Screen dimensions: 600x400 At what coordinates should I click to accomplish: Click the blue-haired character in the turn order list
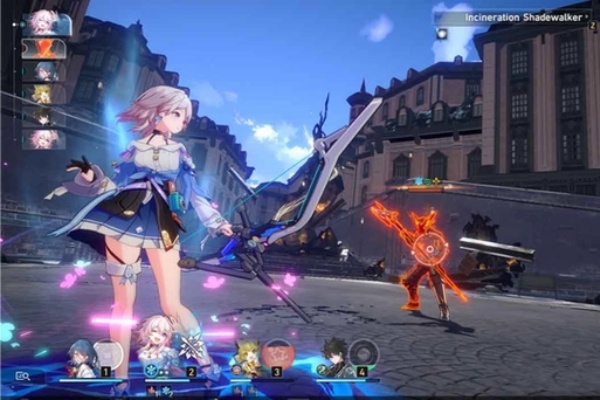(x=43, y=71)
